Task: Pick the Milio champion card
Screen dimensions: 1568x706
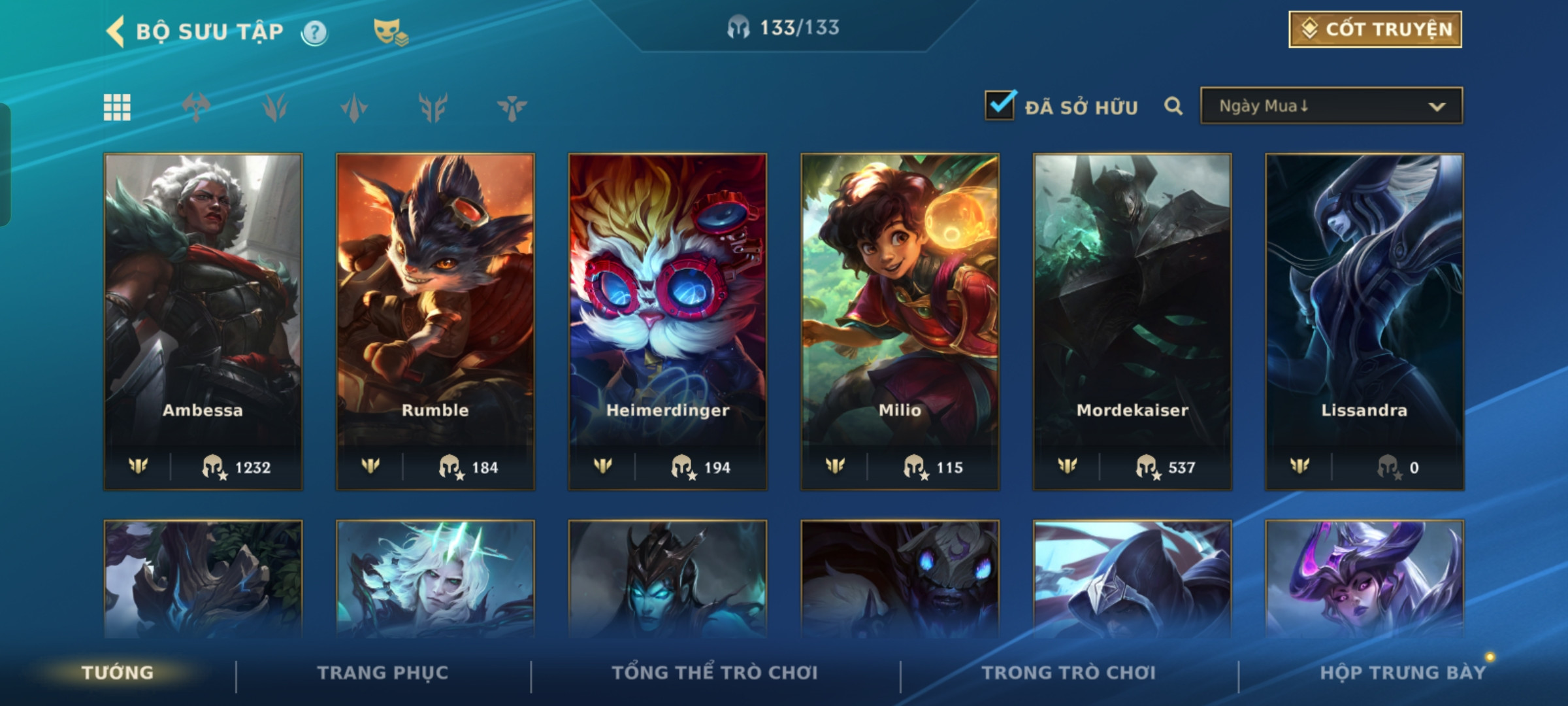Action: (900, 321)
